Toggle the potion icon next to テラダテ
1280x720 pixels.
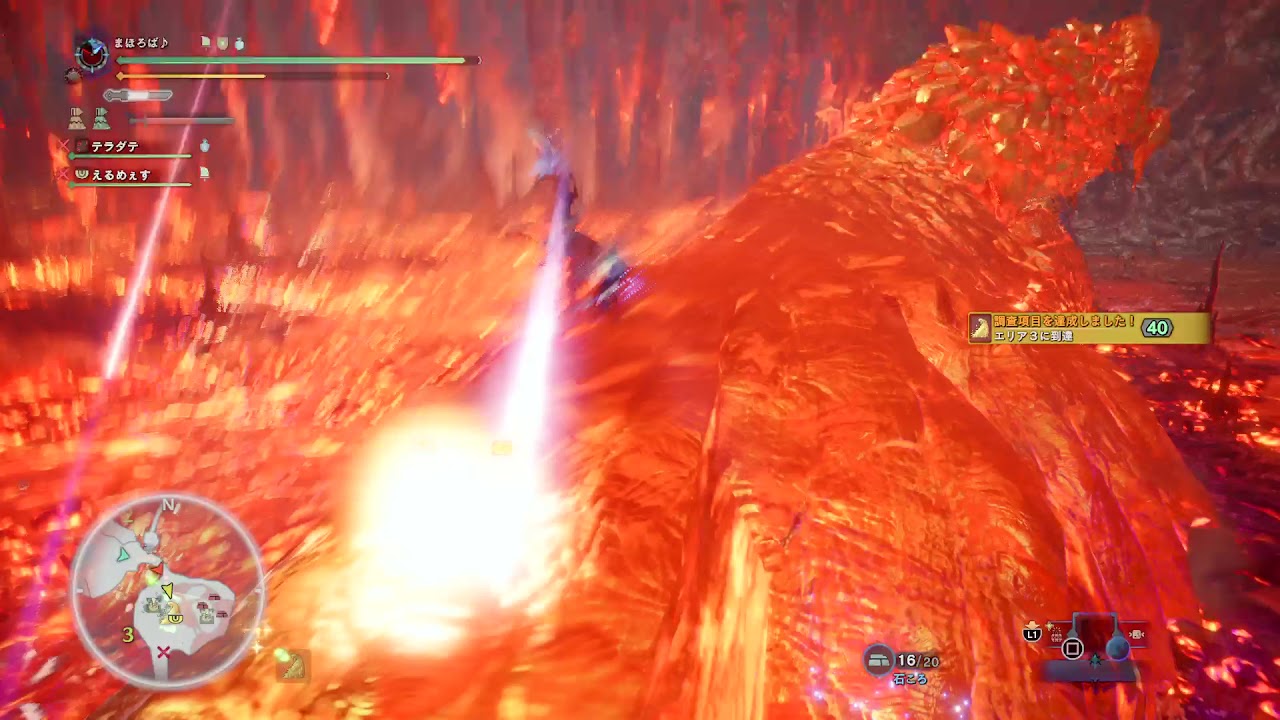[204, 146]
